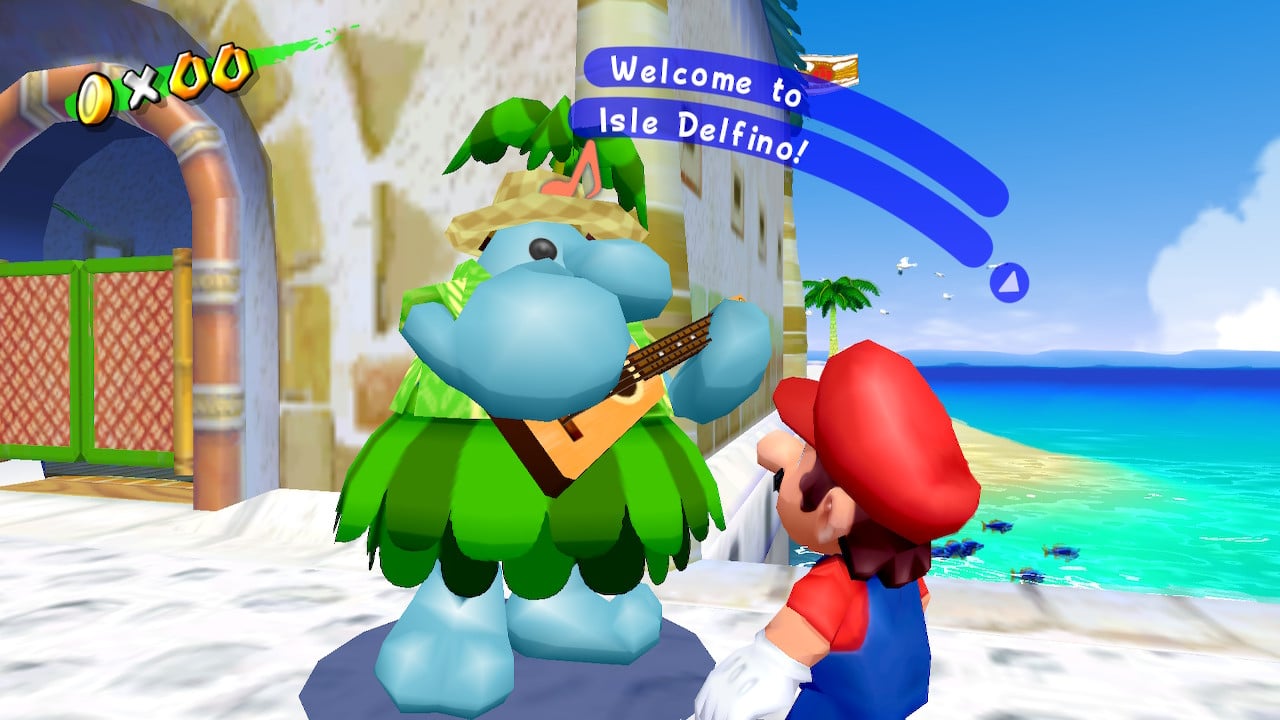Click the "Welcome to Isle Delfino!" speech bubble
This screenshot has width=1280, height=720.
coord(707,110)
